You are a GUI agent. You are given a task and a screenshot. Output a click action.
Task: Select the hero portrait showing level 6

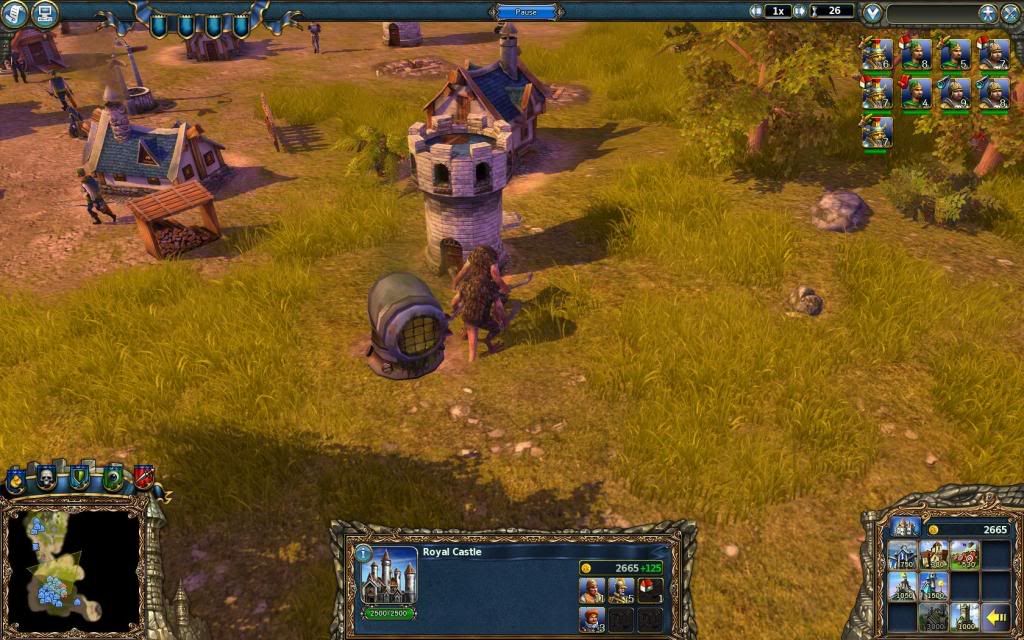[877, 54]
